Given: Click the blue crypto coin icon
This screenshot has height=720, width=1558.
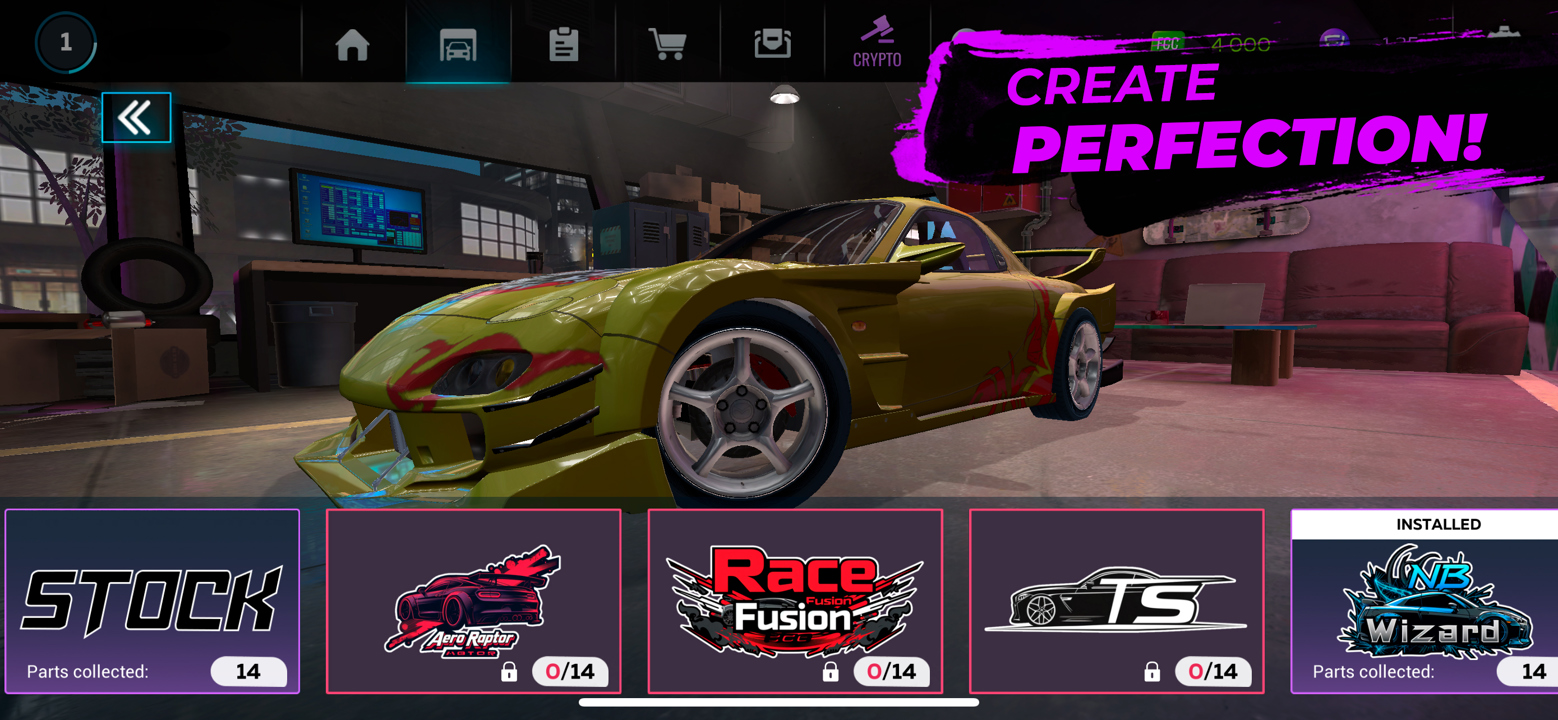Looking at the screenshot, I should (x=1335, y=37).
